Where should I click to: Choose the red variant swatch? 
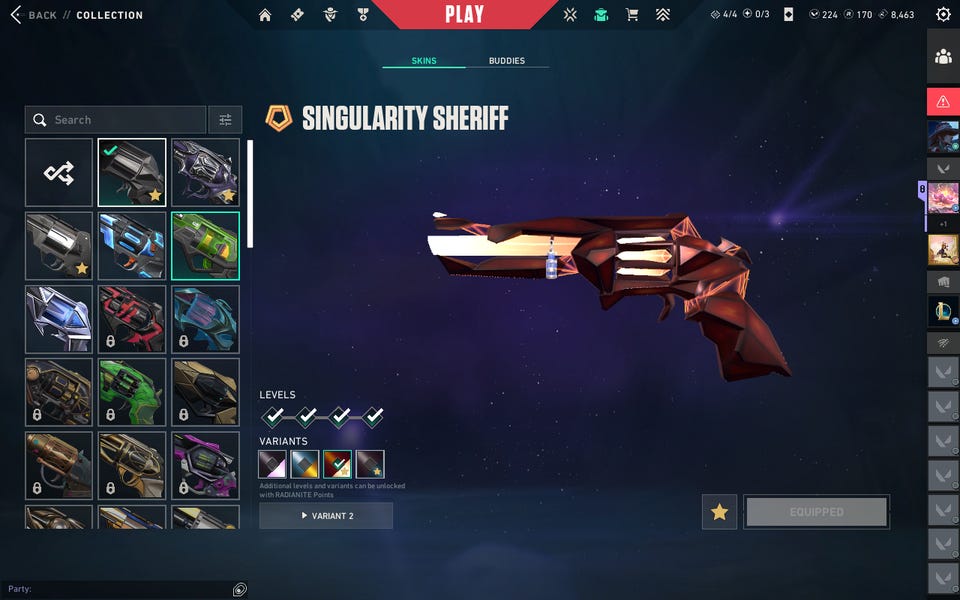pos(337,464)
